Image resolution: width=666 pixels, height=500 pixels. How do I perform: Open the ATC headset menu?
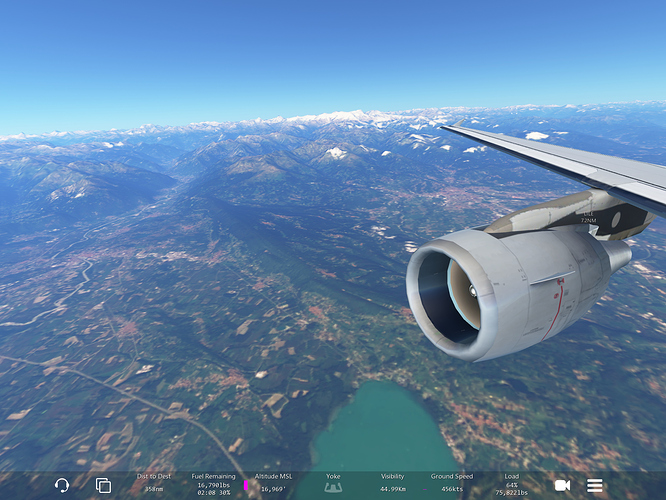coord(62,485)
